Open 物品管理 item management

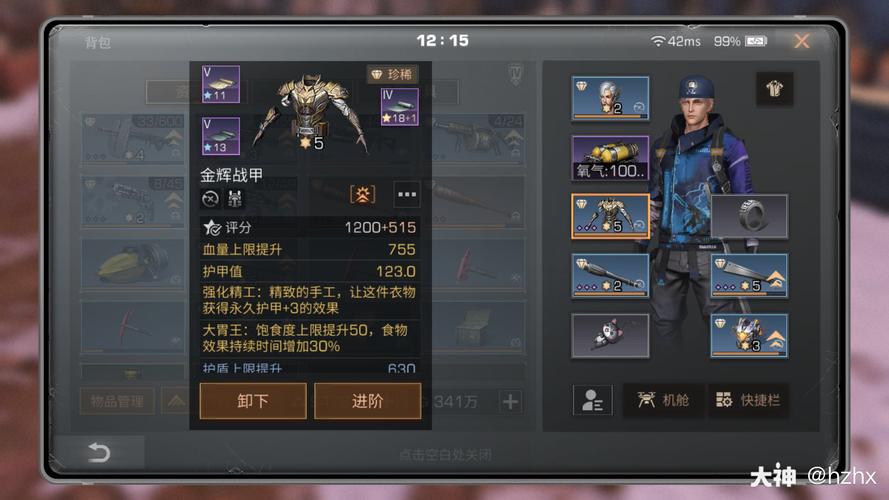(x=117, y=402)
